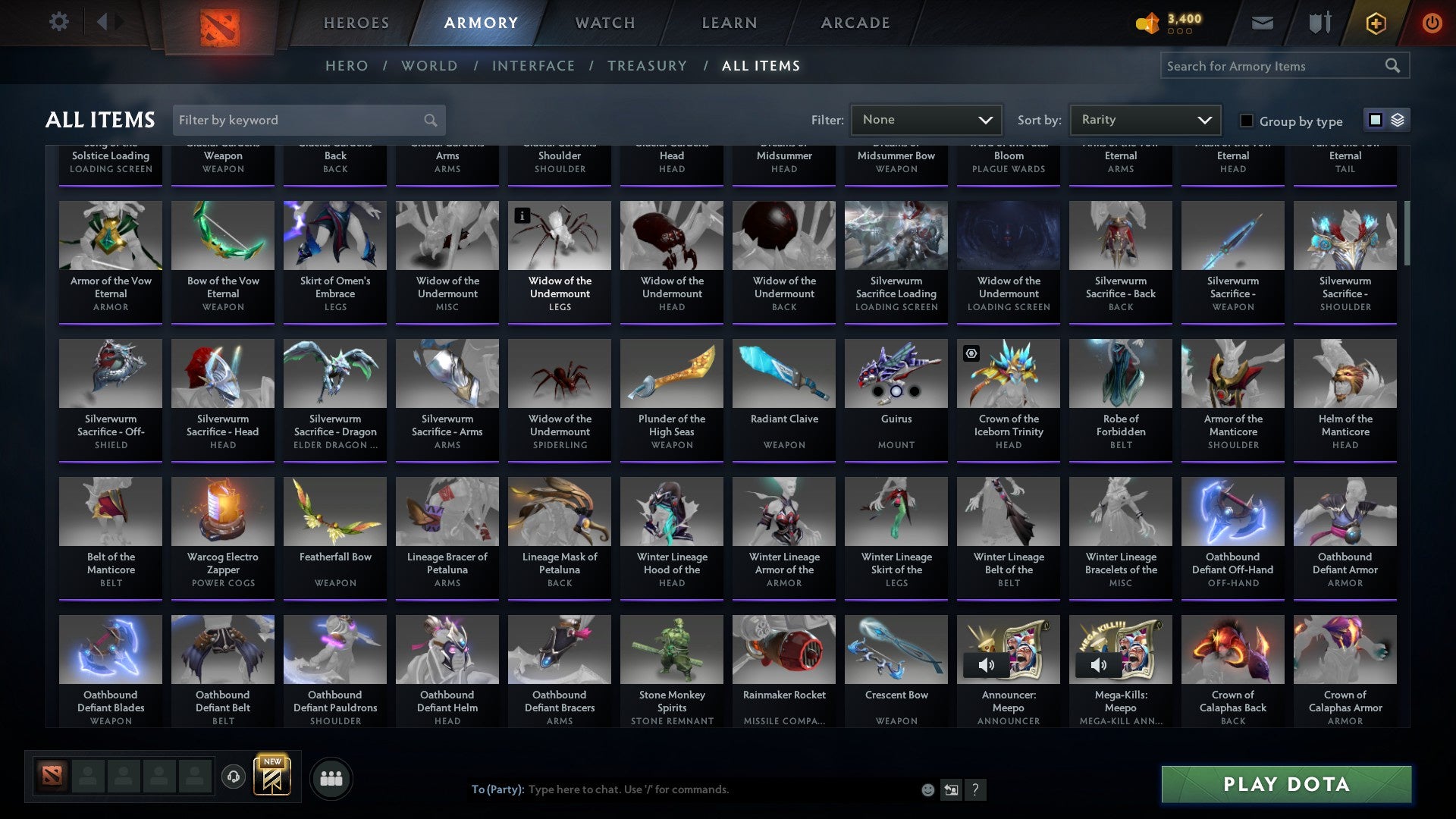Open the settings gear icon
This screenshot has width=1456, height=819.
[58, 22]
